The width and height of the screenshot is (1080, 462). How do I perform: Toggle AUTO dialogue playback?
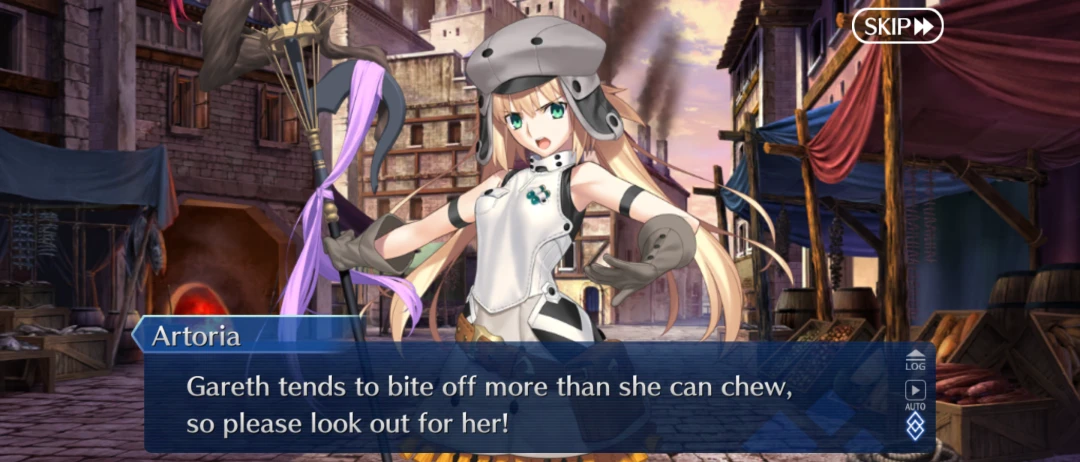915,394
